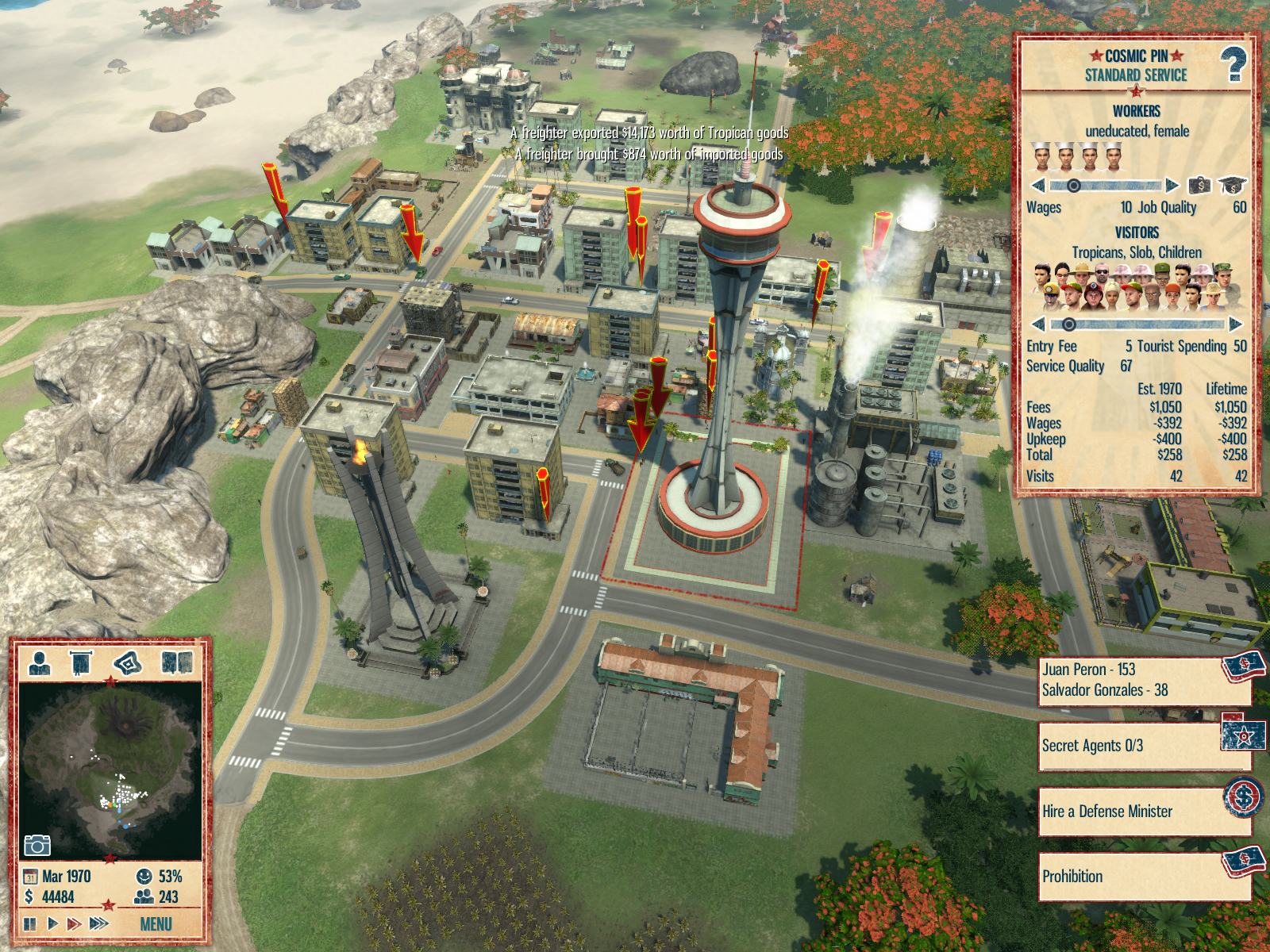The height and width of the screenshot is (952, 1270).
Task: Click the camera icon on the minimap
Action: (37, 846)
